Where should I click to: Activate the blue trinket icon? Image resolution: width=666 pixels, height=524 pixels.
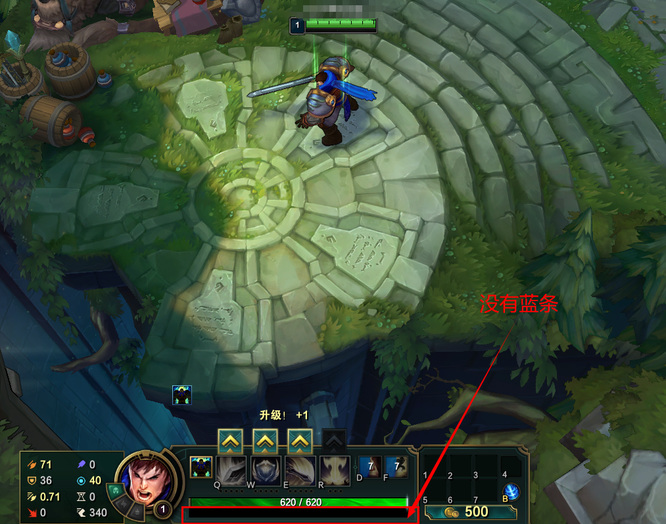(x=511, y=491)
